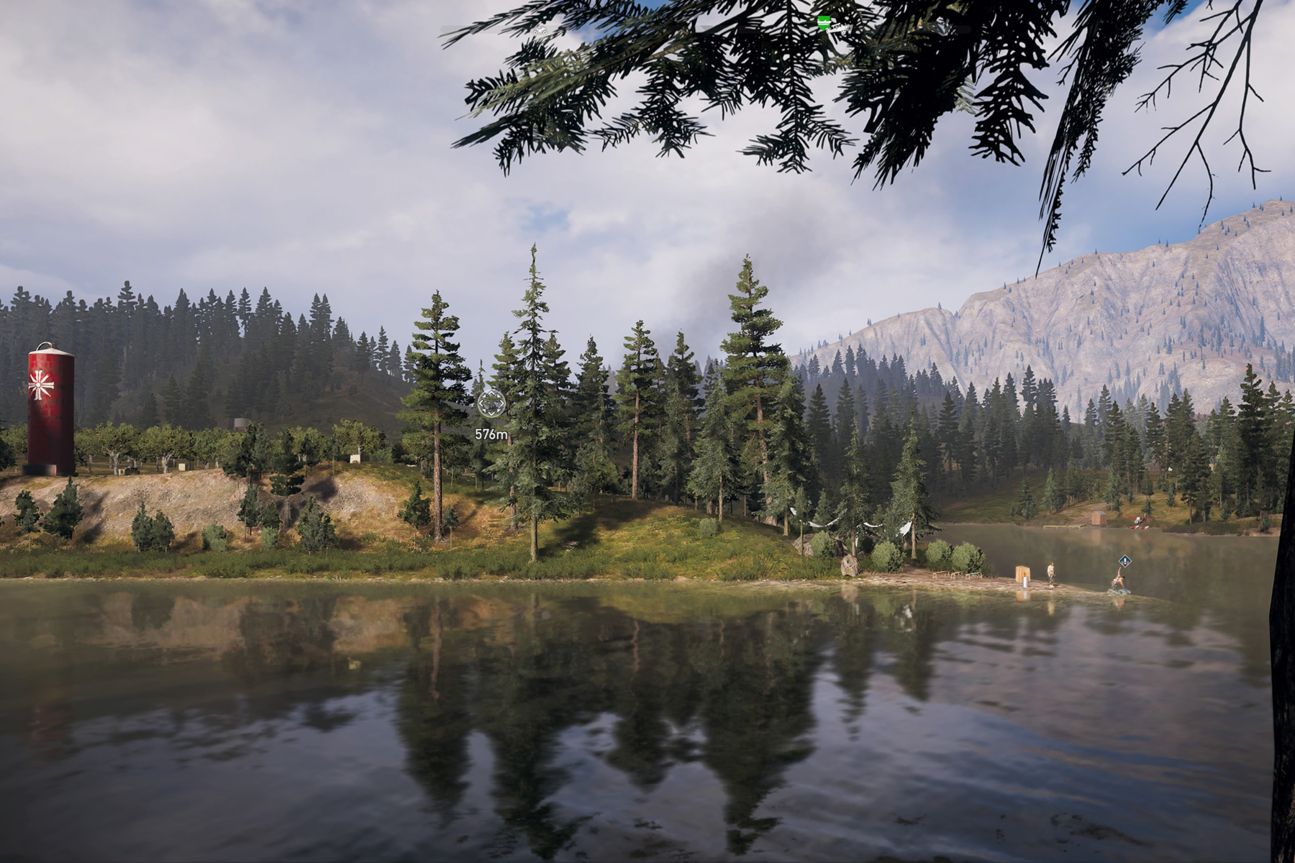The image size is (1295, 863).
Task: Select the NPC standing at the shoreline
Action: tap(1051, 576)
